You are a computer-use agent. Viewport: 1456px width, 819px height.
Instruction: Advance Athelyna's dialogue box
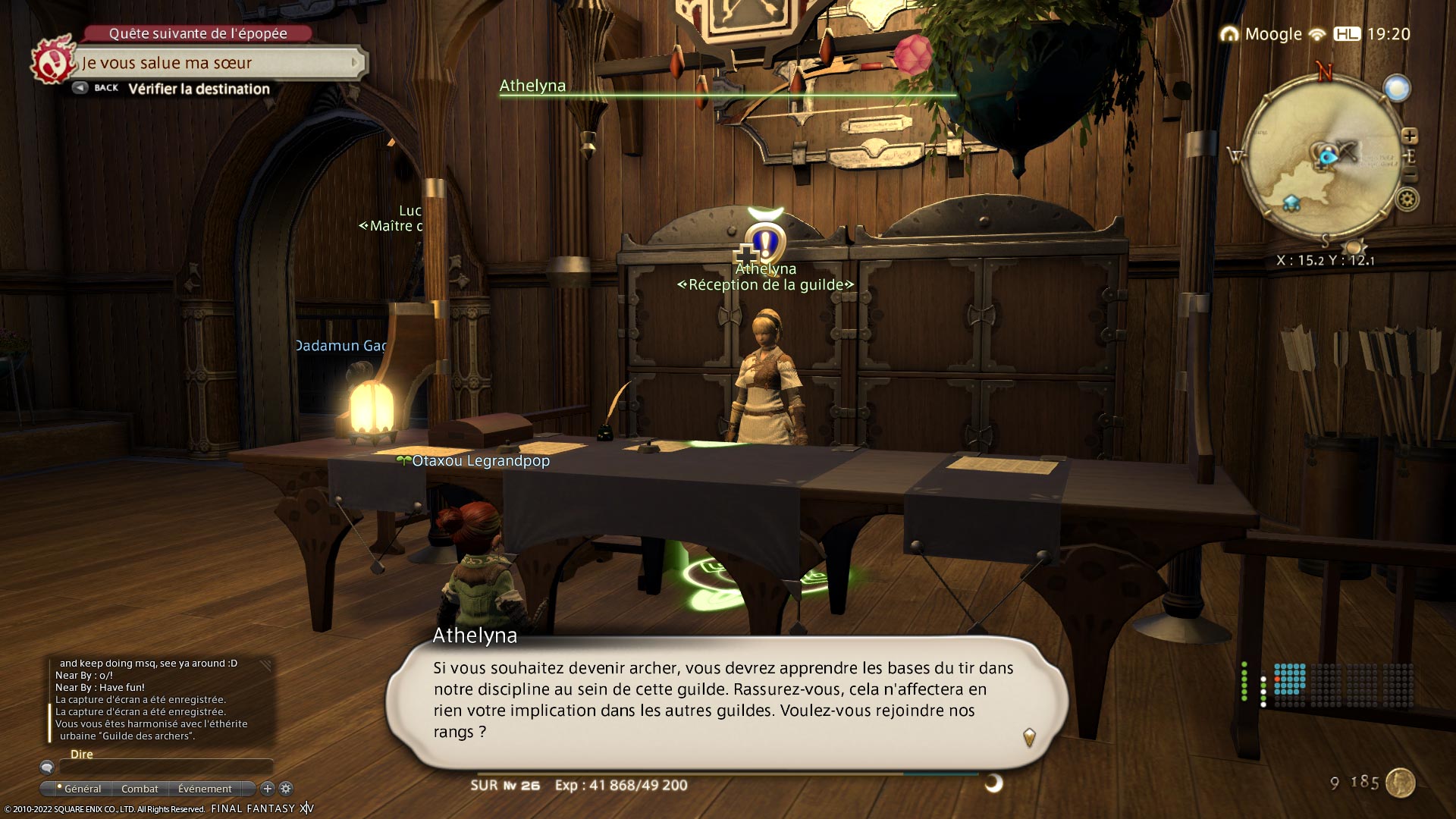tap(1029, 736)
